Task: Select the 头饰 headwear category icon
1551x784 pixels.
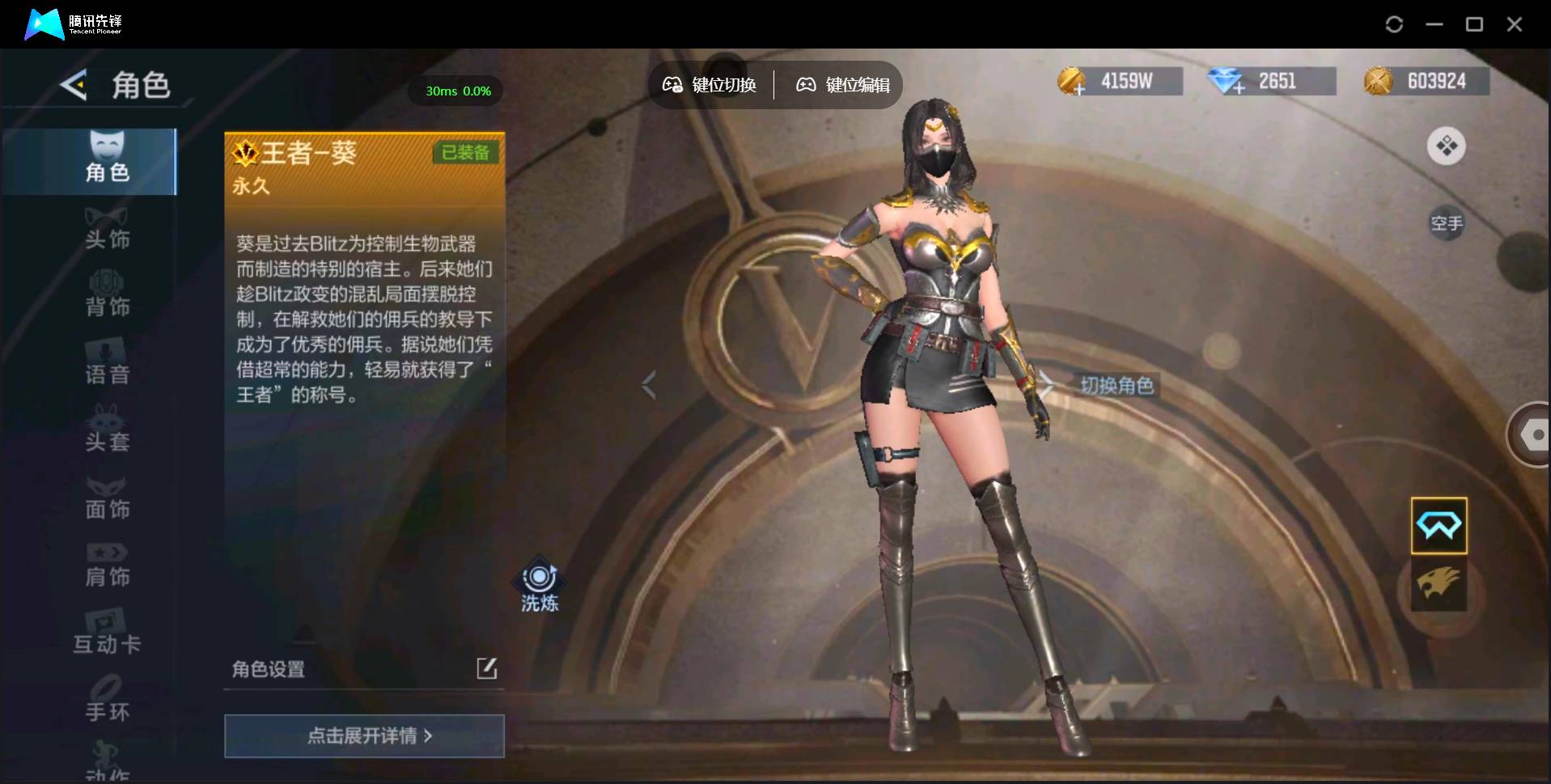Action: click(106, 227)
